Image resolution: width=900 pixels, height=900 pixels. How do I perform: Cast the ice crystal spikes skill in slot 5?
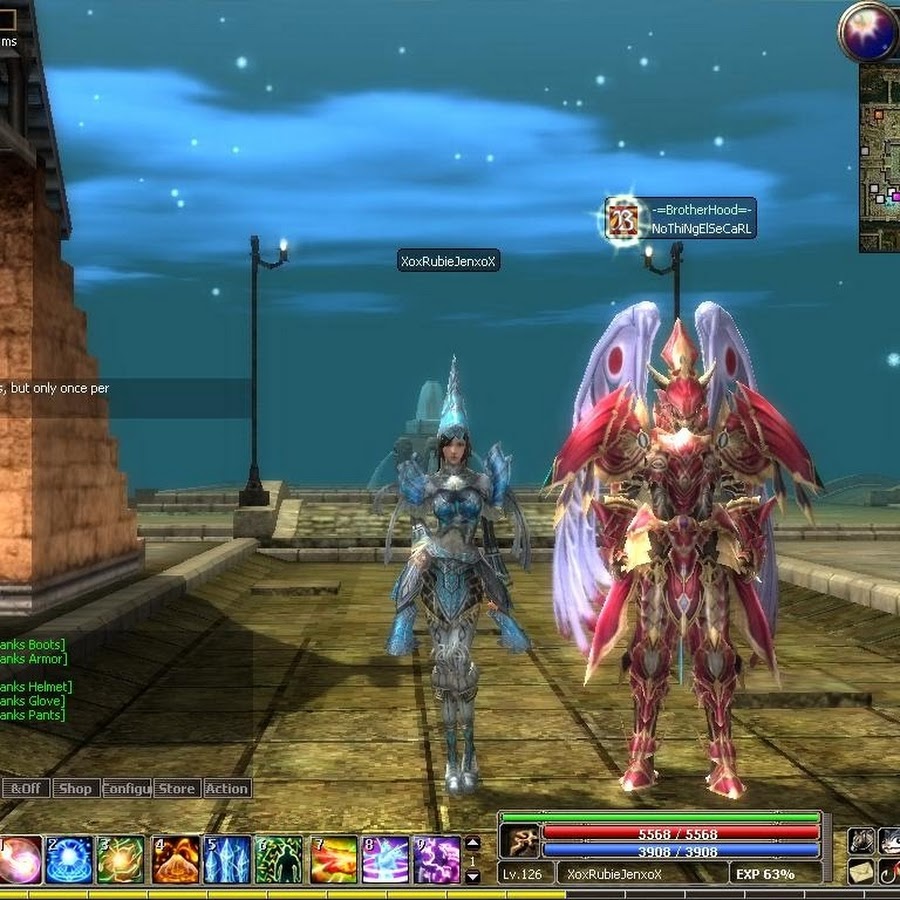click(x=227, y=860)
